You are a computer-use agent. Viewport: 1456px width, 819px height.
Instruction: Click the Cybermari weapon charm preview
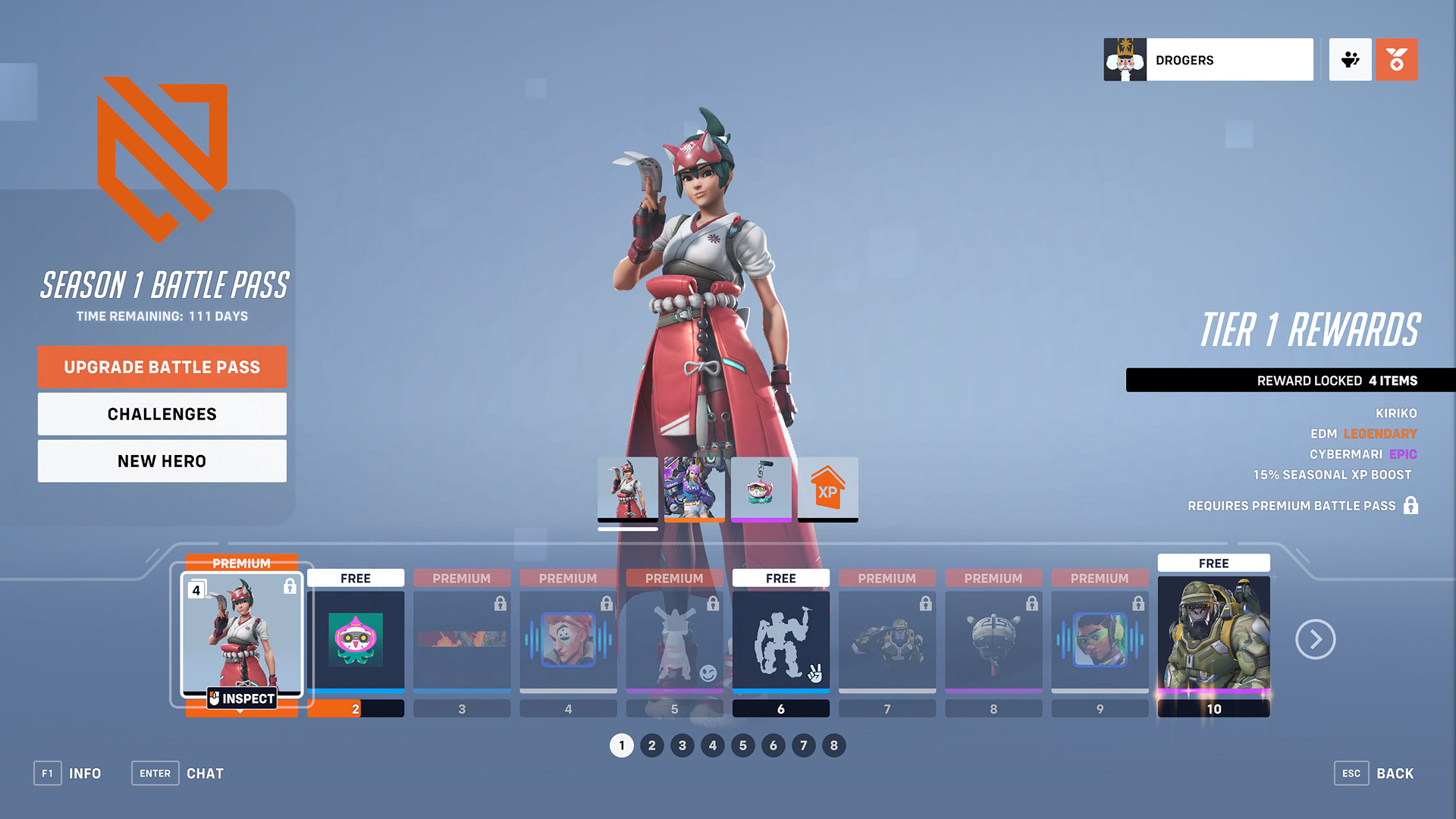pos(761,489)
